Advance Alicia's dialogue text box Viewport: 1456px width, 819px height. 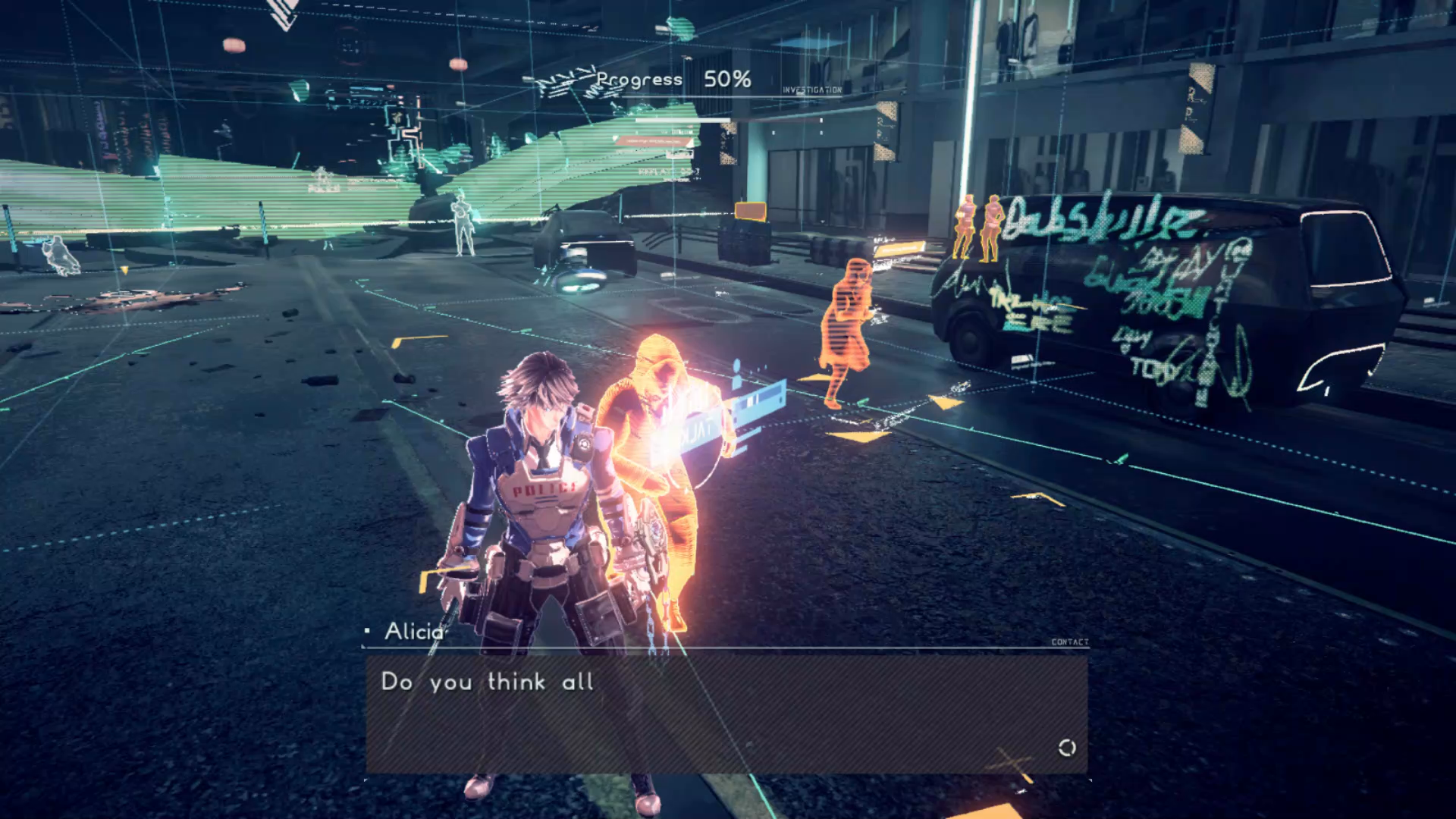(726, 714)
